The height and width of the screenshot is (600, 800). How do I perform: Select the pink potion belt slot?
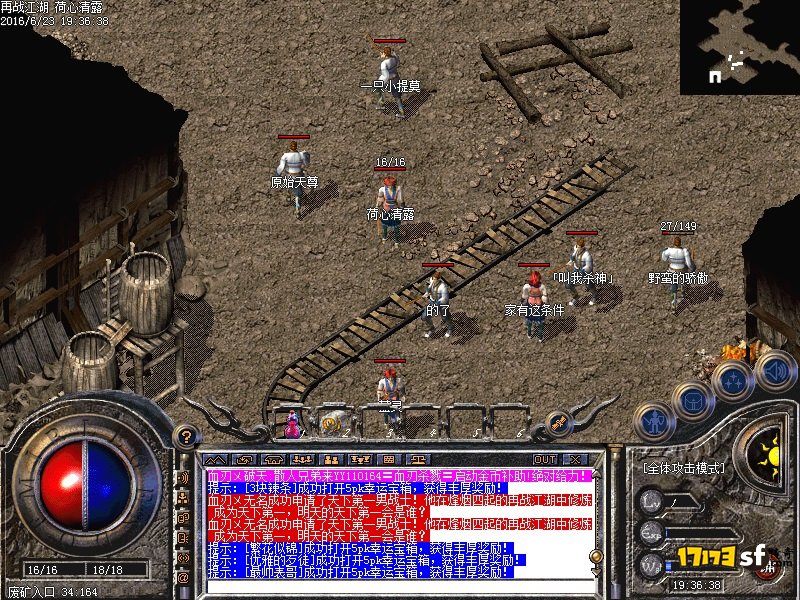click(x=293, y=425)
